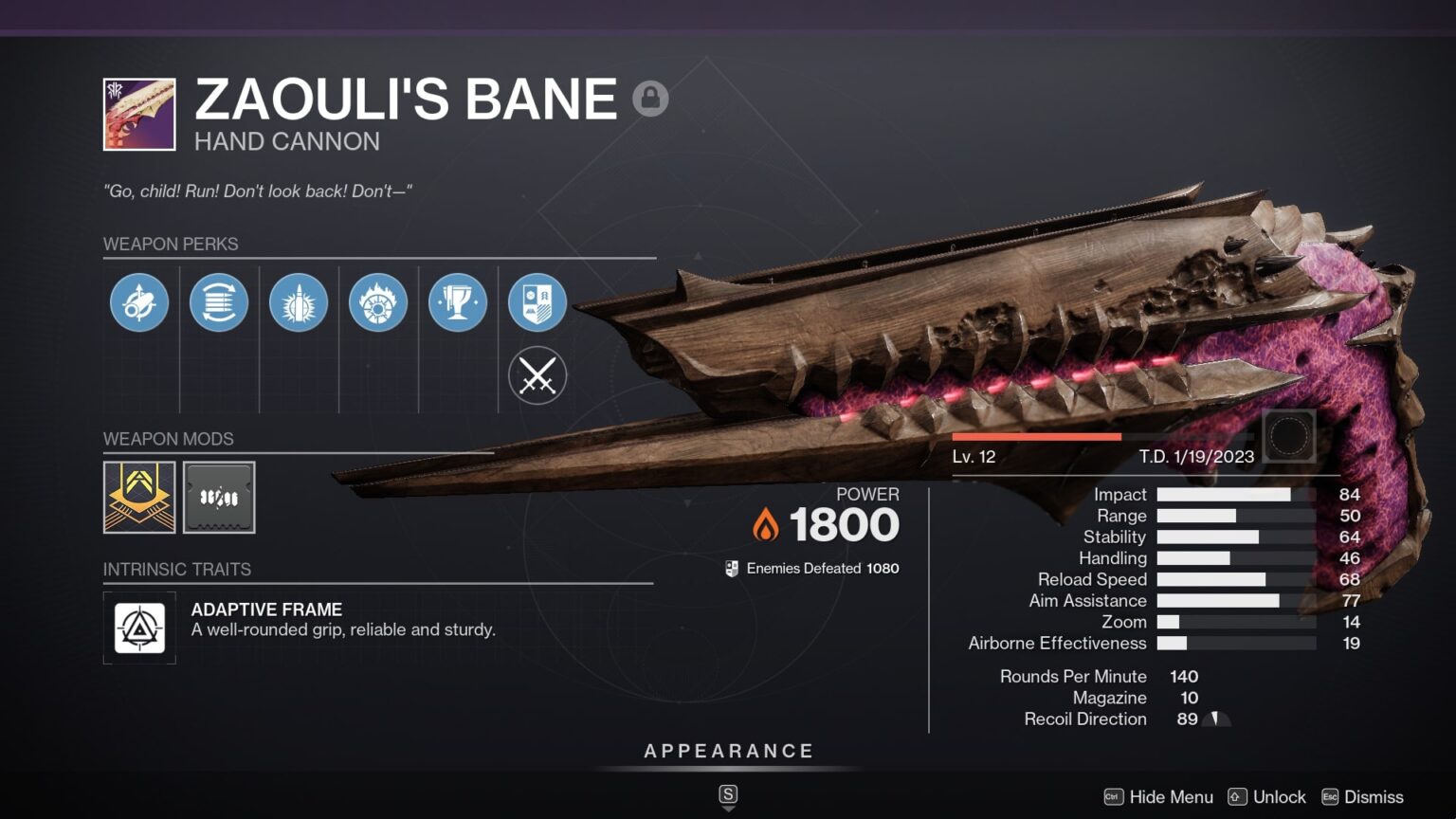Click the trophy-shaped perk icon
The image size is (1456, 819).
pos(458,301)
